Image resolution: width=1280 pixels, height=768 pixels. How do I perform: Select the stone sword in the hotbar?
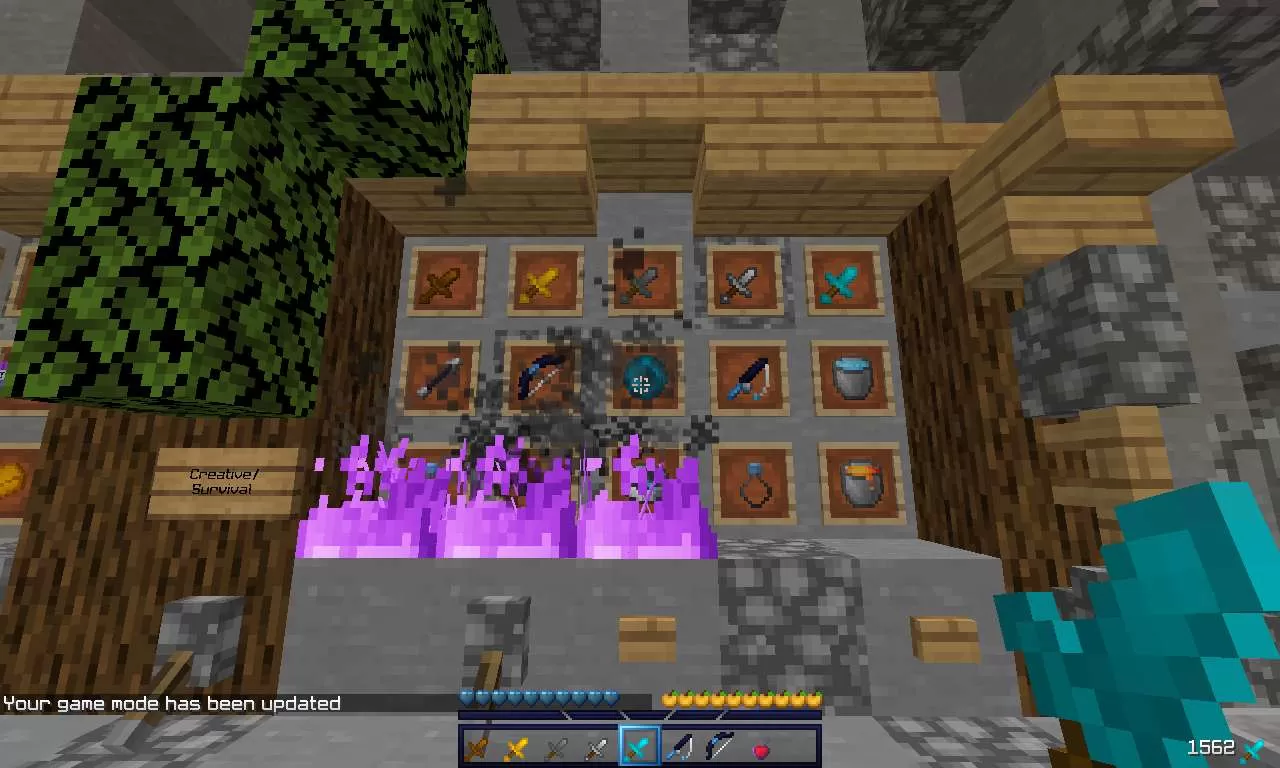tap(555, 747)
